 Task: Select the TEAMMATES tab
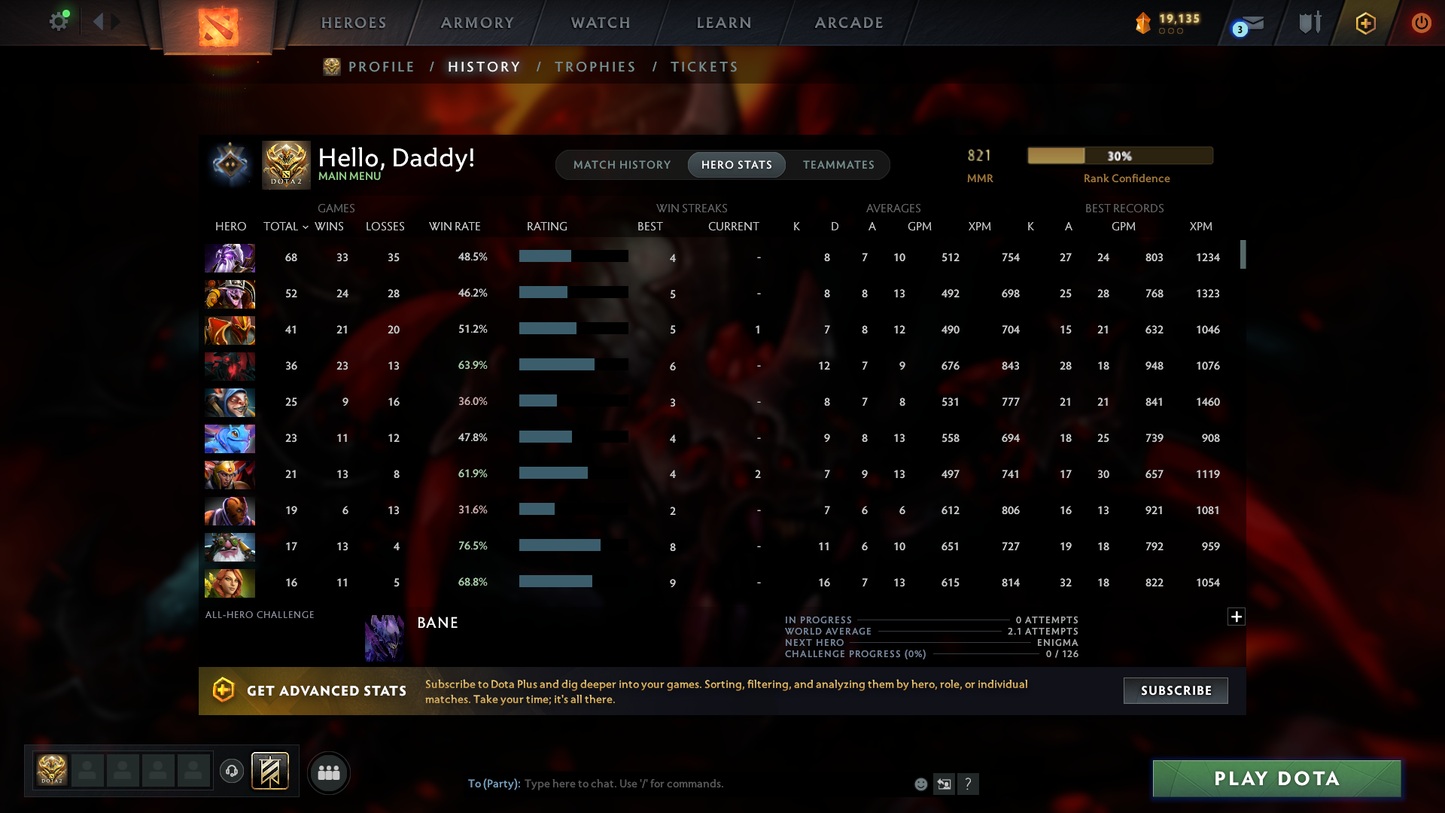839,164
